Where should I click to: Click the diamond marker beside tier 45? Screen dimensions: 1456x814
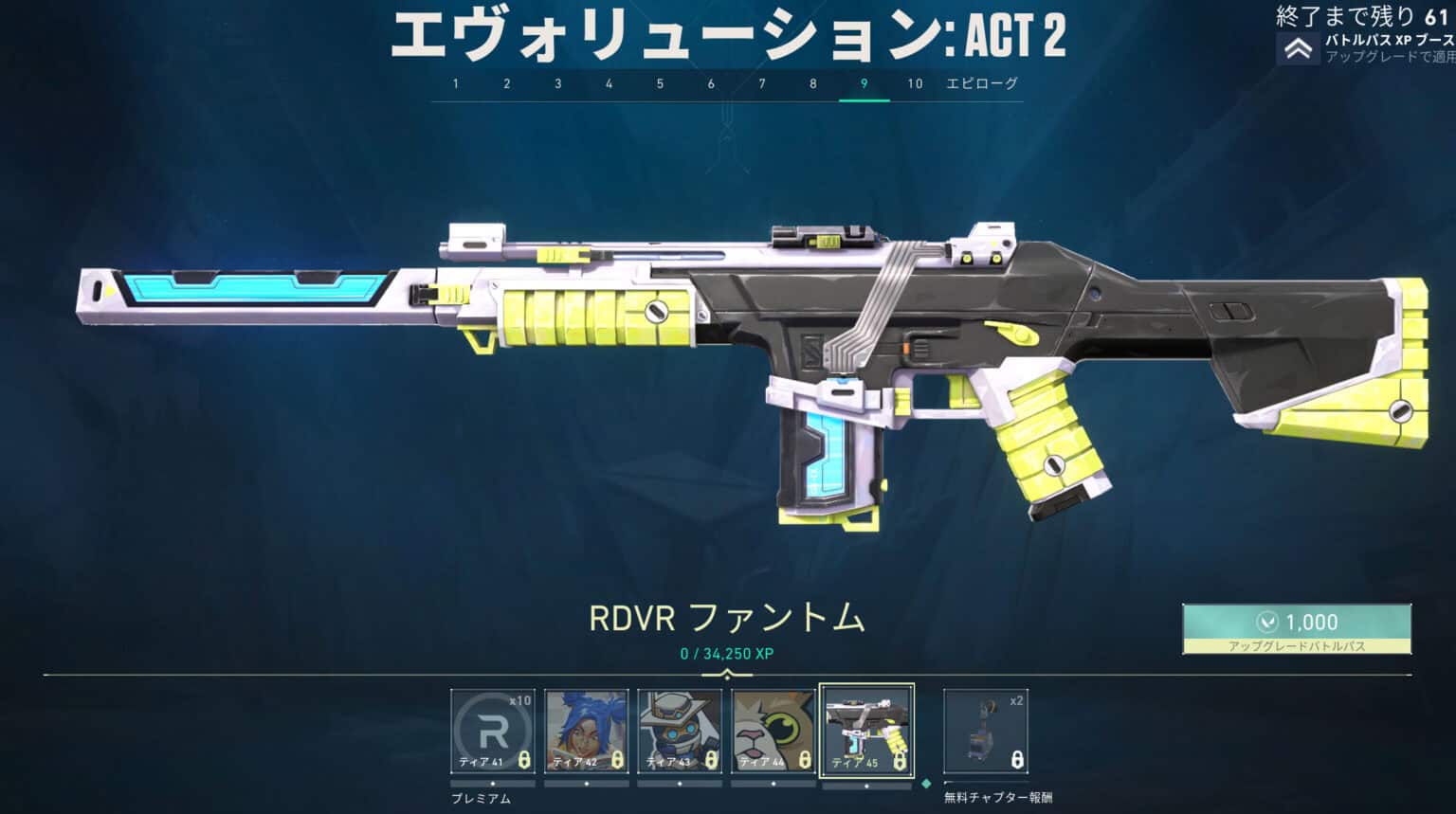[x=925, y=784]
